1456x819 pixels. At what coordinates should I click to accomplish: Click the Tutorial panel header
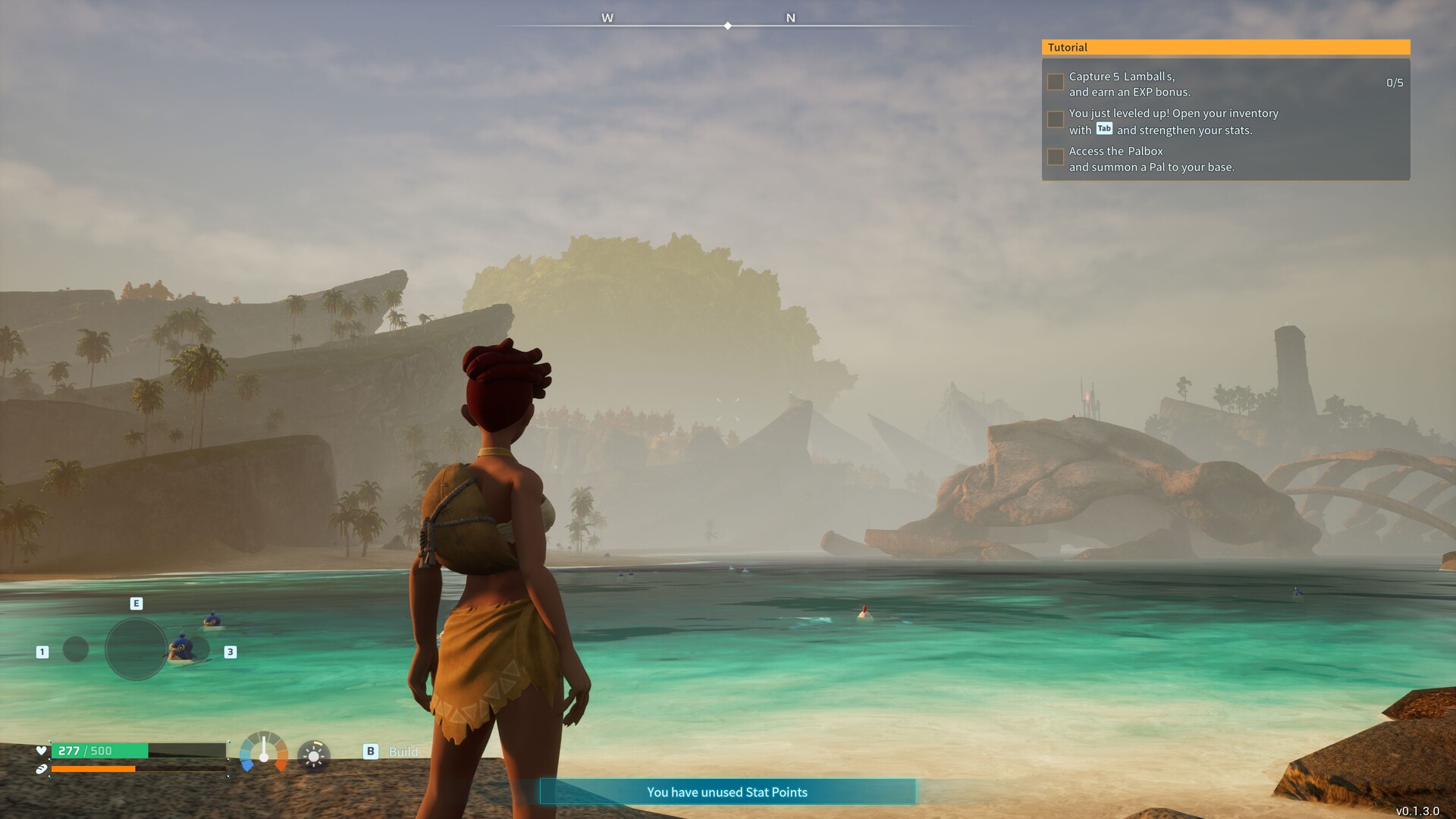(1225, 47)
